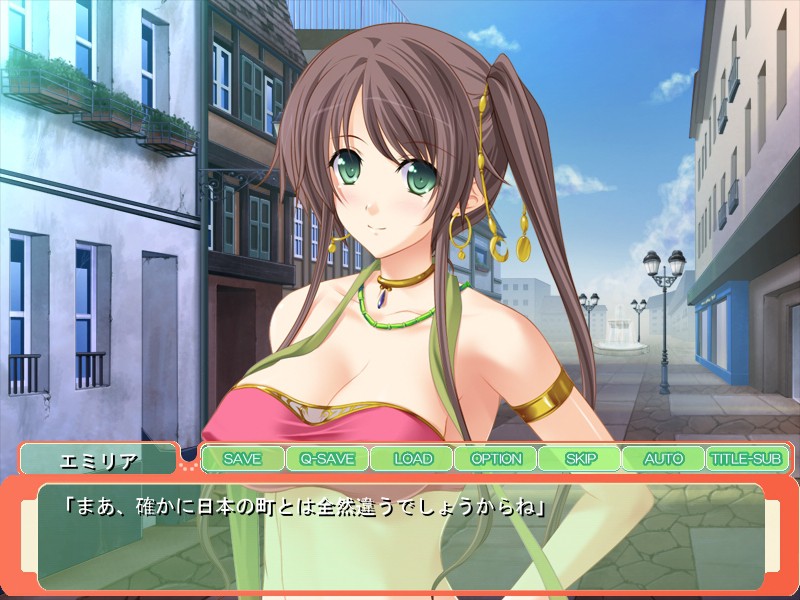
Task: Activate SKIP to fast-forward text
Action: click(x=580, y=459)
